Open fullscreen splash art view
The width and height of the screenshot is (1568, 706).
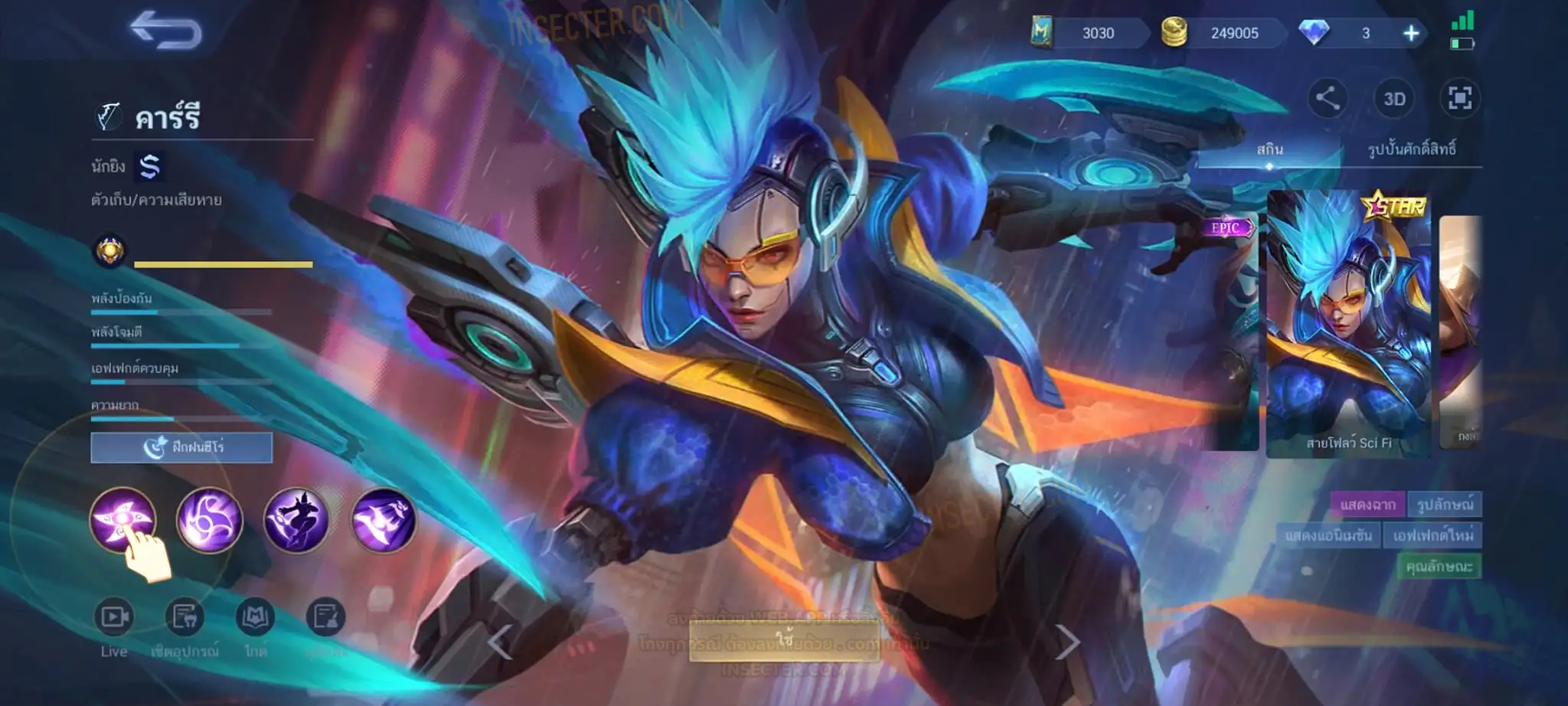[x=1459, y=99]
